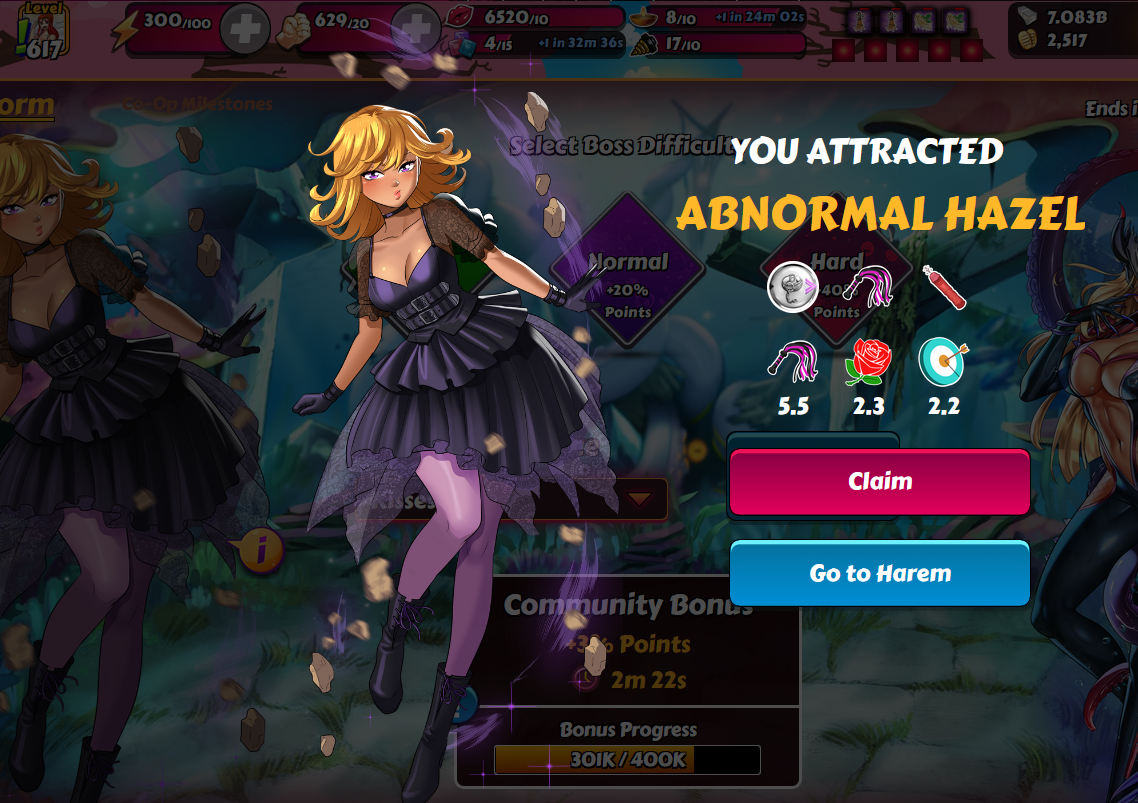Open the player level avatar profile
1138x803 pixels.
[42, 28]
